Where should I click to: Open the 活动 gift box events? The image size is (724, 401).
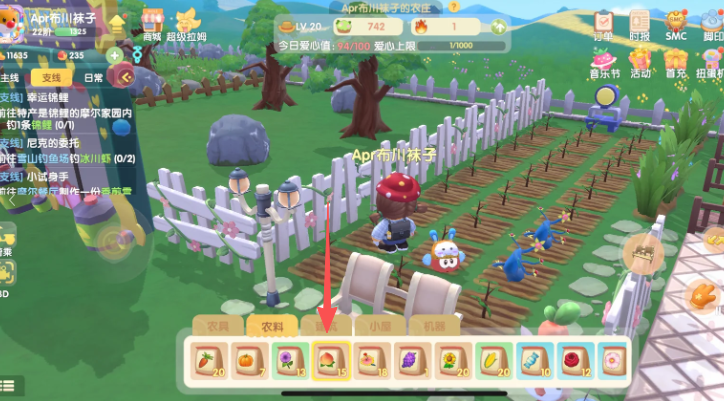click(x=641, y=61)
